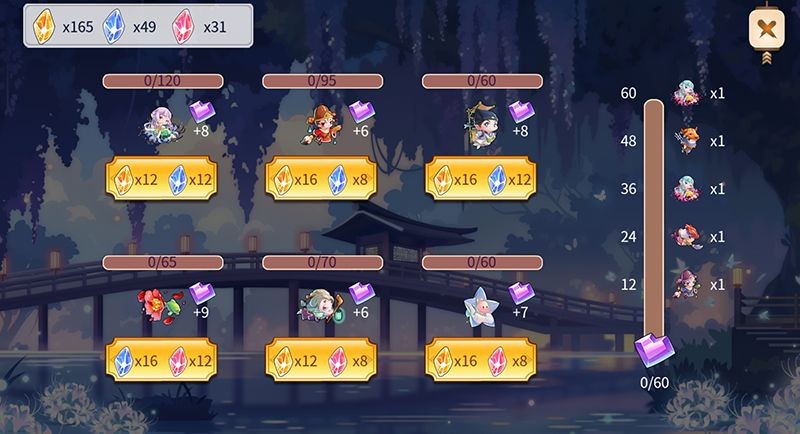Buy offer costing 12 yellow and 12 blue crystals
Image resolution: width=800 pixels, height=434 pixels.
tap(161, 179)
